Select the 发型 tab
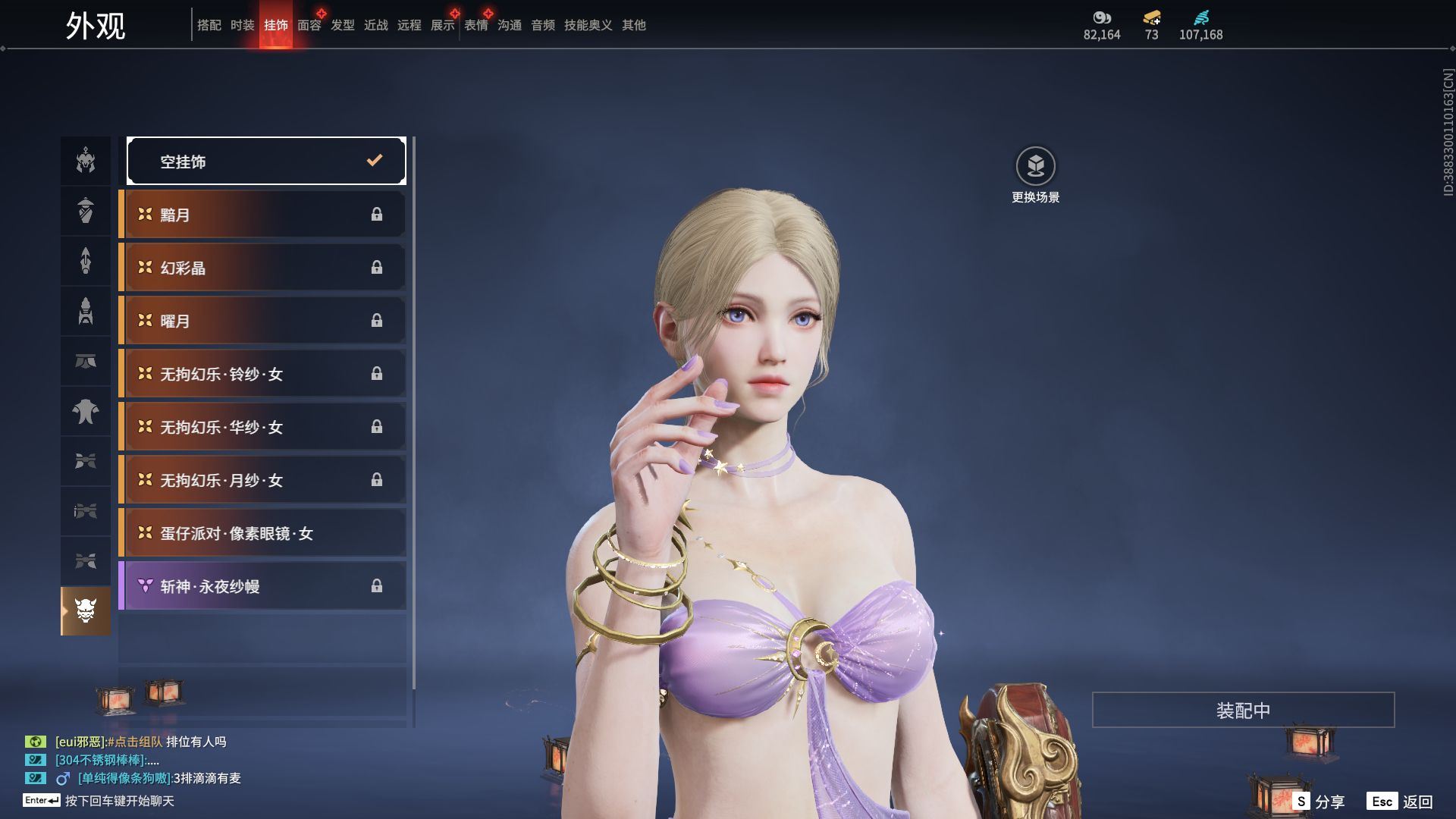Viewport: 1456px width, 819px height. tap(343, 25)
